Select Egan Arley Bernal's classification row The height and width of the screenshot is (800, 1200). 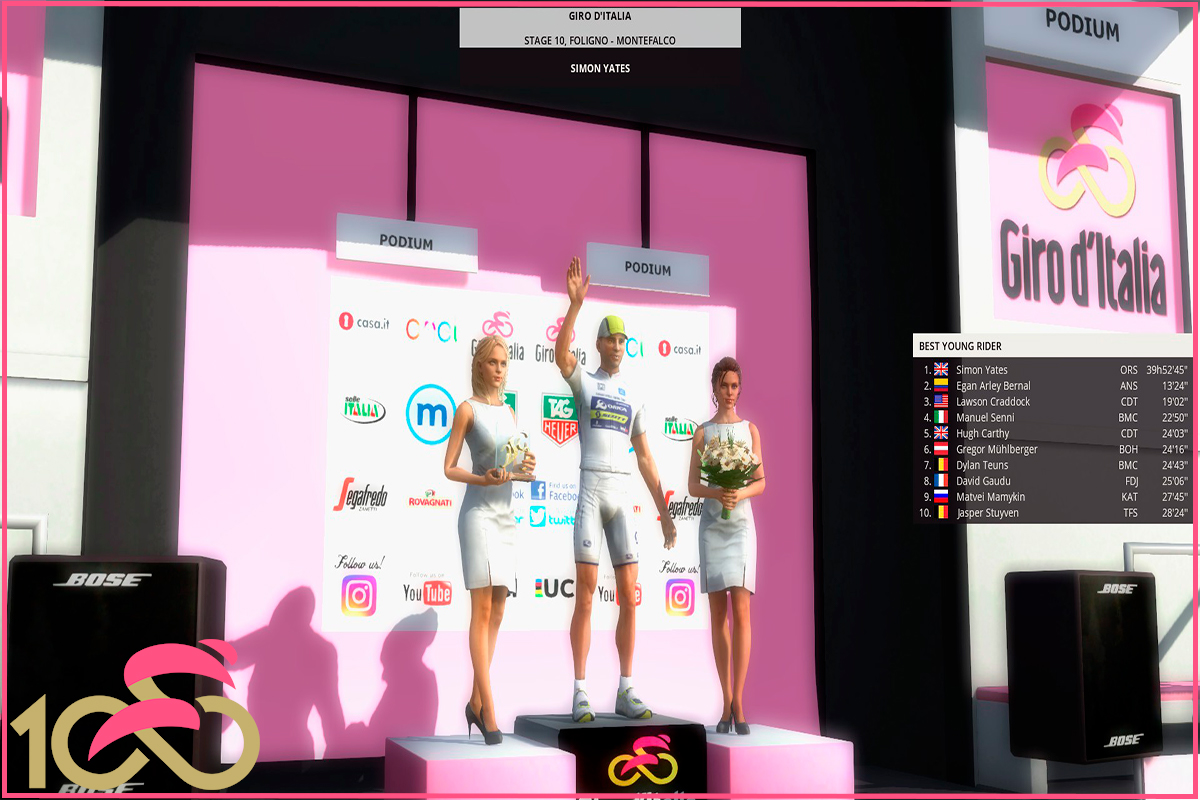point(993,386)
